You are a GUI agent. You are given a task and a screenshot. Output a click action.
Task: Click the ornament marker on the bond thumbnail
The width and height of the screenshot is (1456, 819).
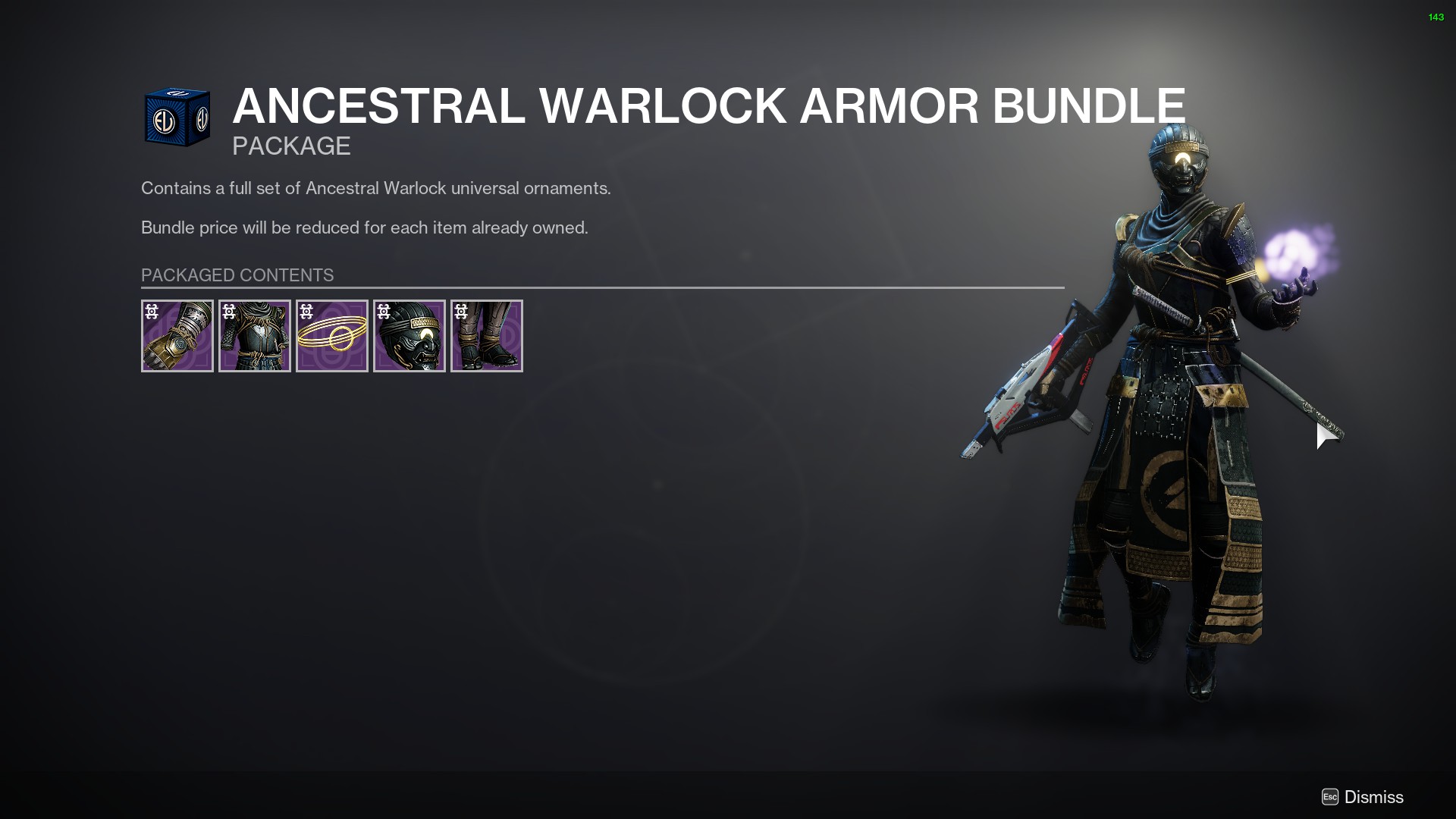306,311
